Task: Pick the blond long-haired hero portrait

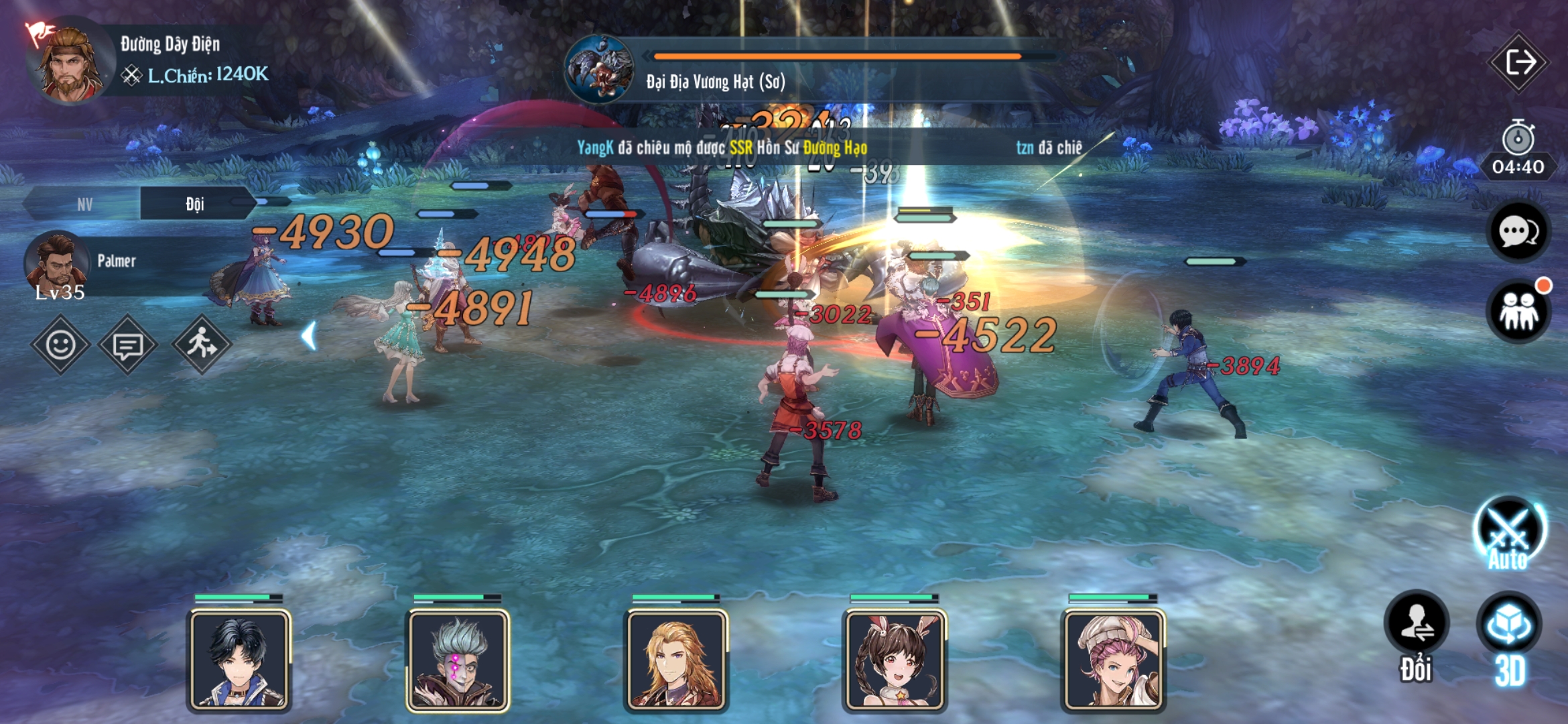Action: 677,660
